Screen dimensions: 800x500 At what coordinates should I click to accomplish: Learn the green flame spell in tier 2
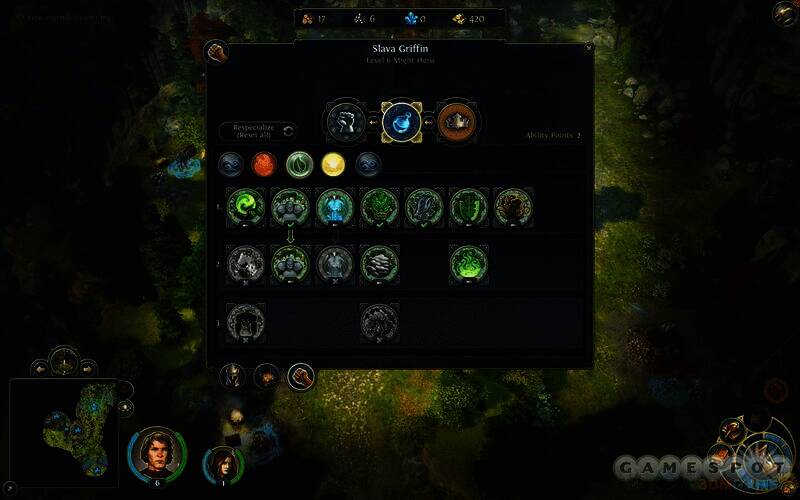coord(469,263)
